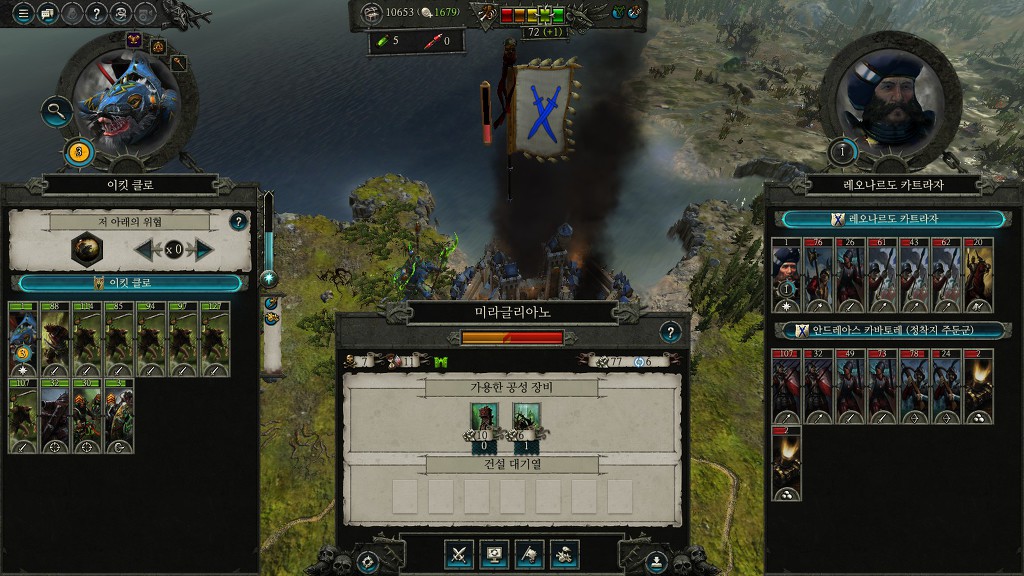The image size is (1024, 576).
Task: Open the main menu hamburger button
Action: [22, 13]
